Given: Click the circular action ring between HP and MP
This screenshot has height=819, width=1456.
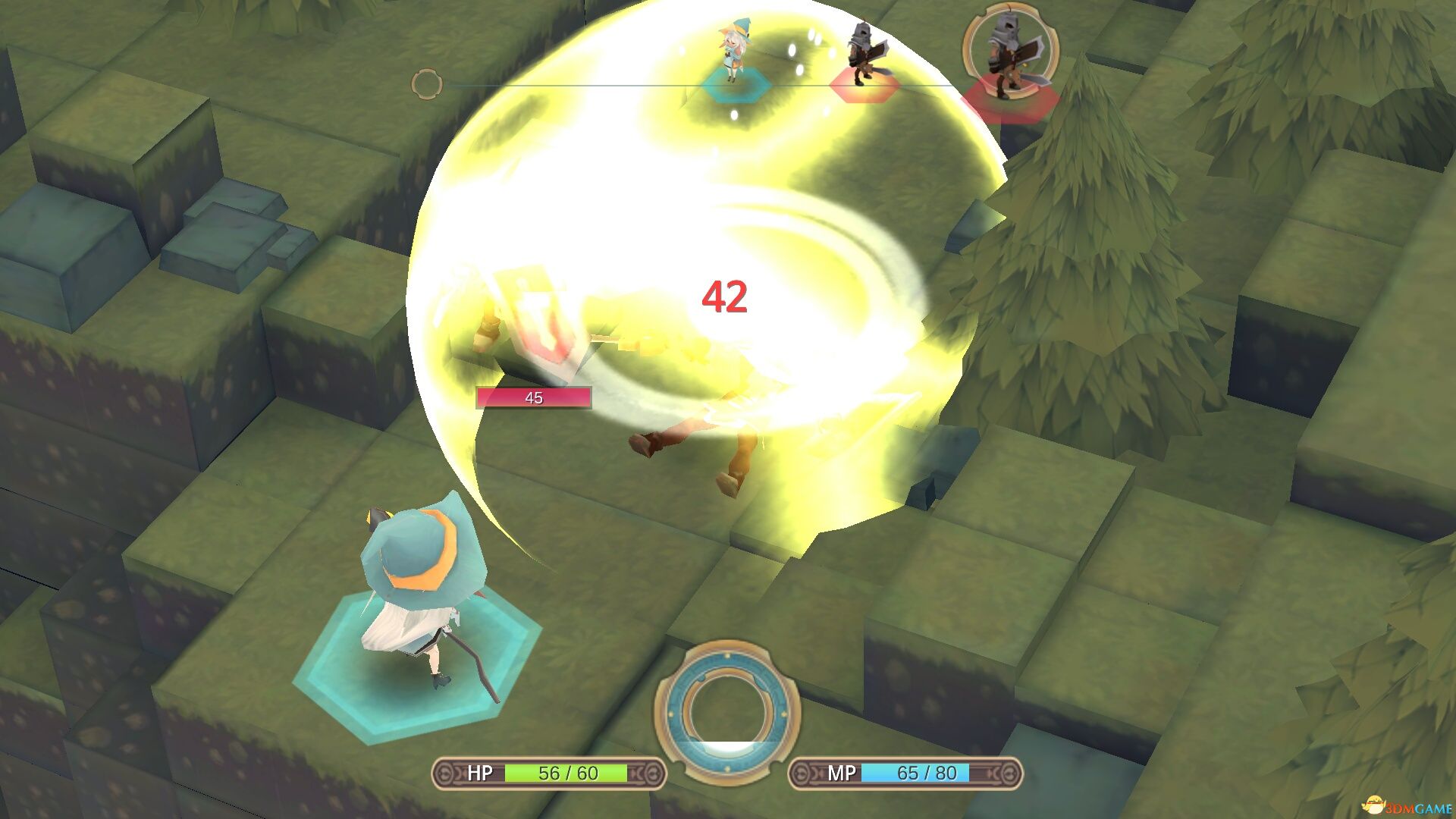Looking at the screenshot, I should [x=727, y=713].
